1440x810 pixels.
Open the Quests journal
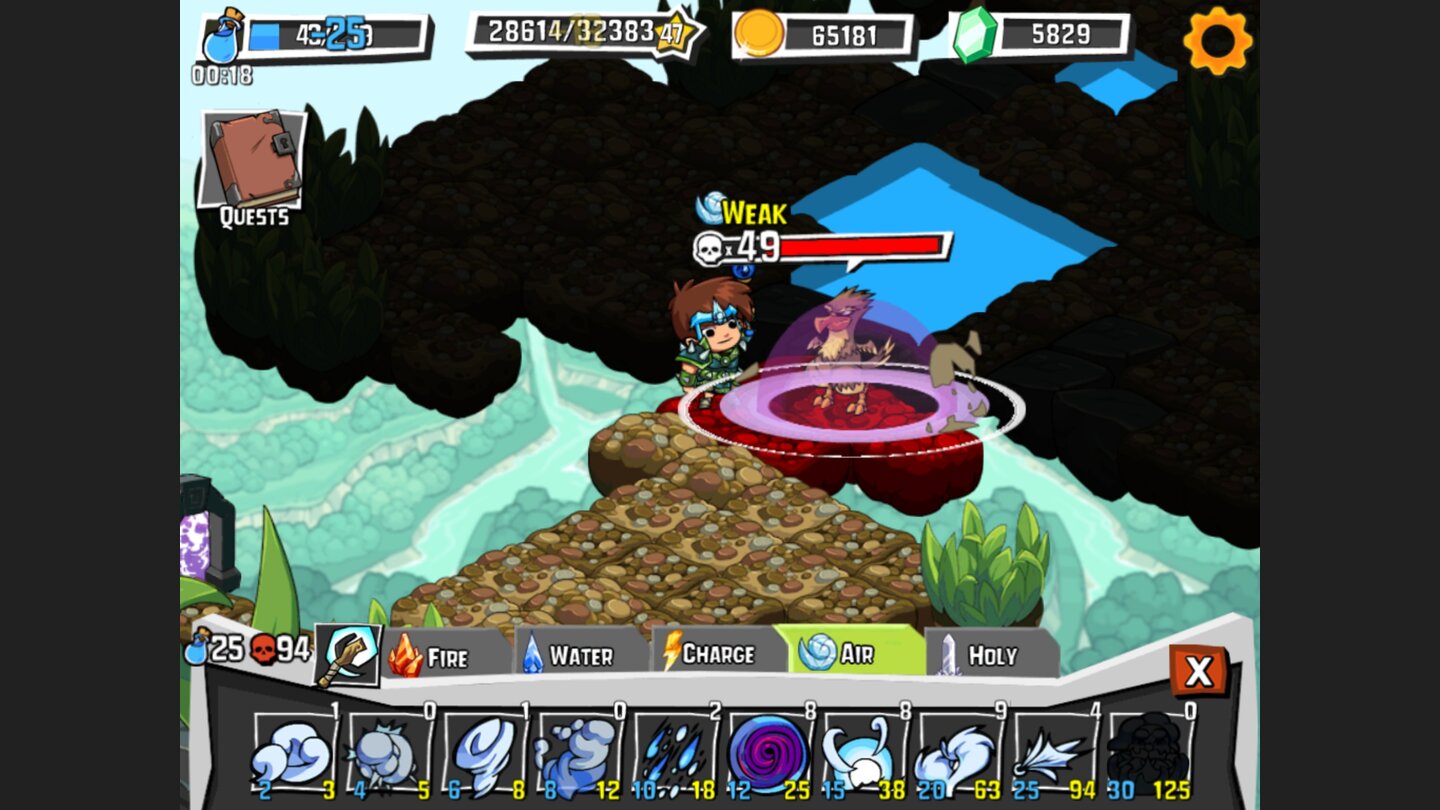tap(253, 160)
